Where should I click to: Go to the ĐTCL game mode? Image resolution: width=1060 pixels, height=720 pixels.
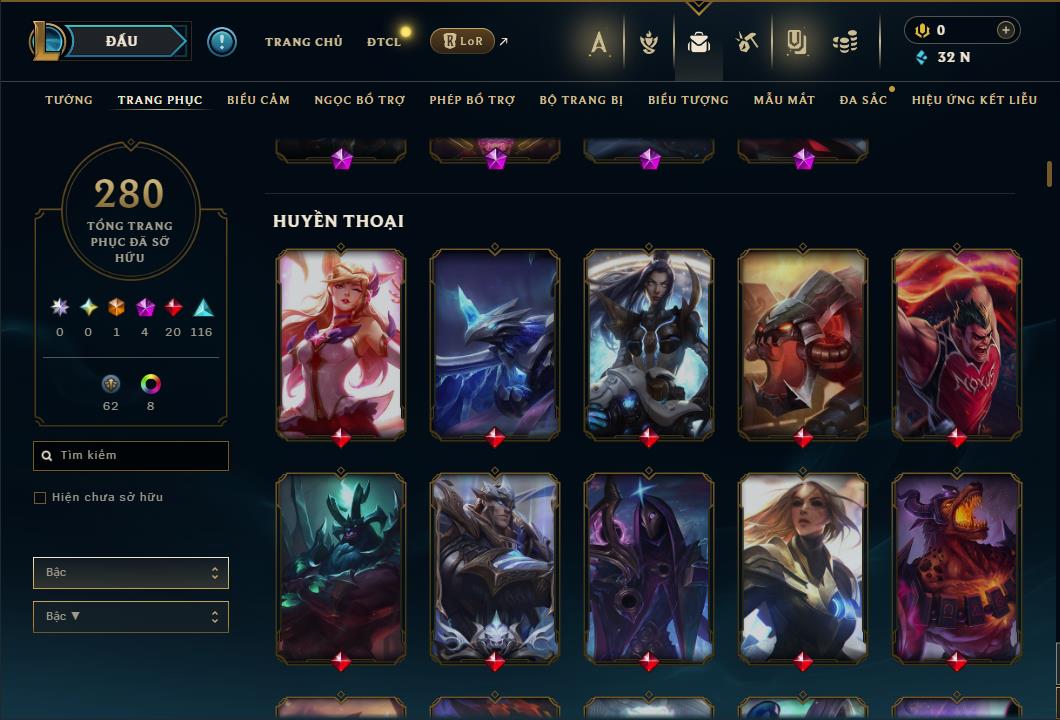click(383, 42)
